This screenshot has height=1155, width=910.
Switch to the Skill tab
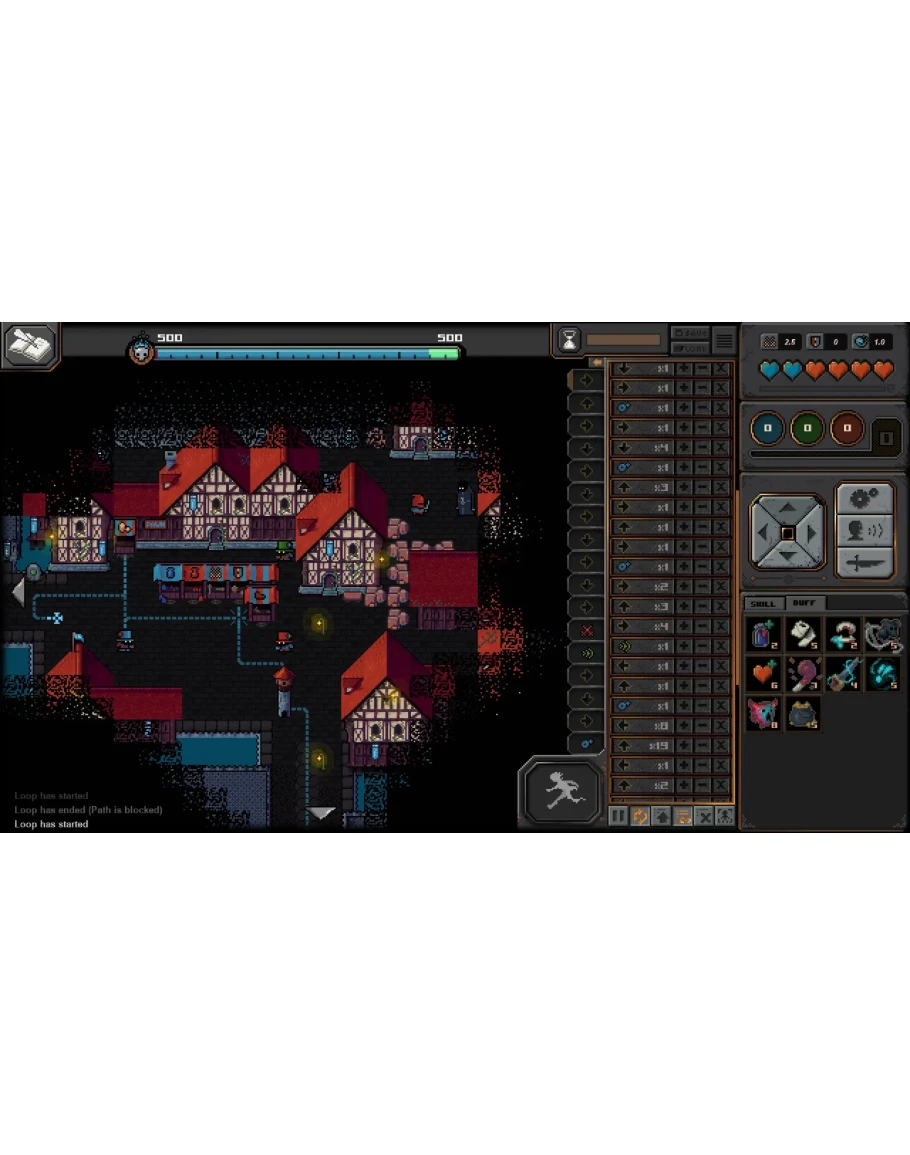click(x=763, y=603)
